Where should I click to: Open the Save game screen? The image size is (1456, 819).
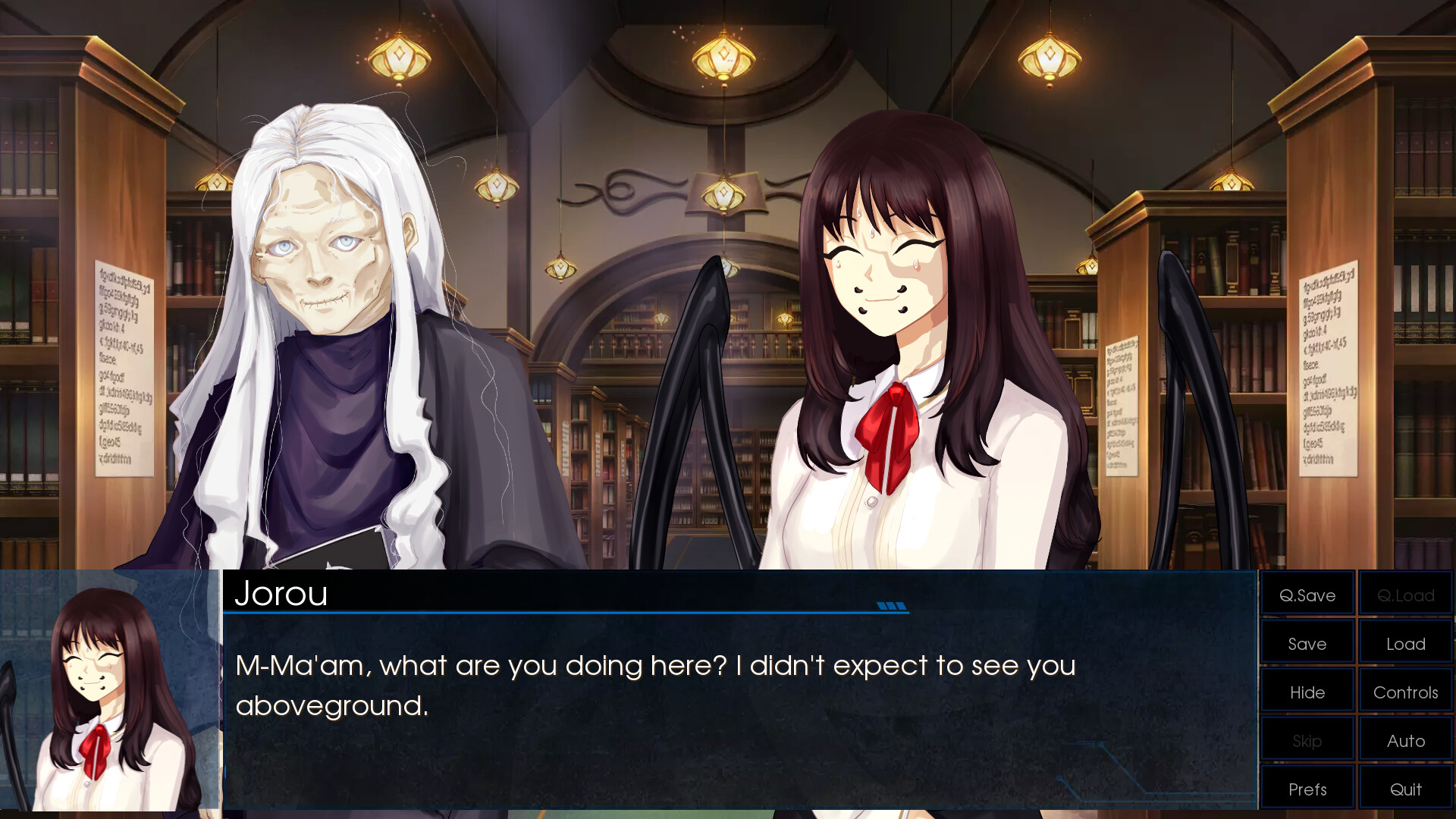(x=1307, y=643)
